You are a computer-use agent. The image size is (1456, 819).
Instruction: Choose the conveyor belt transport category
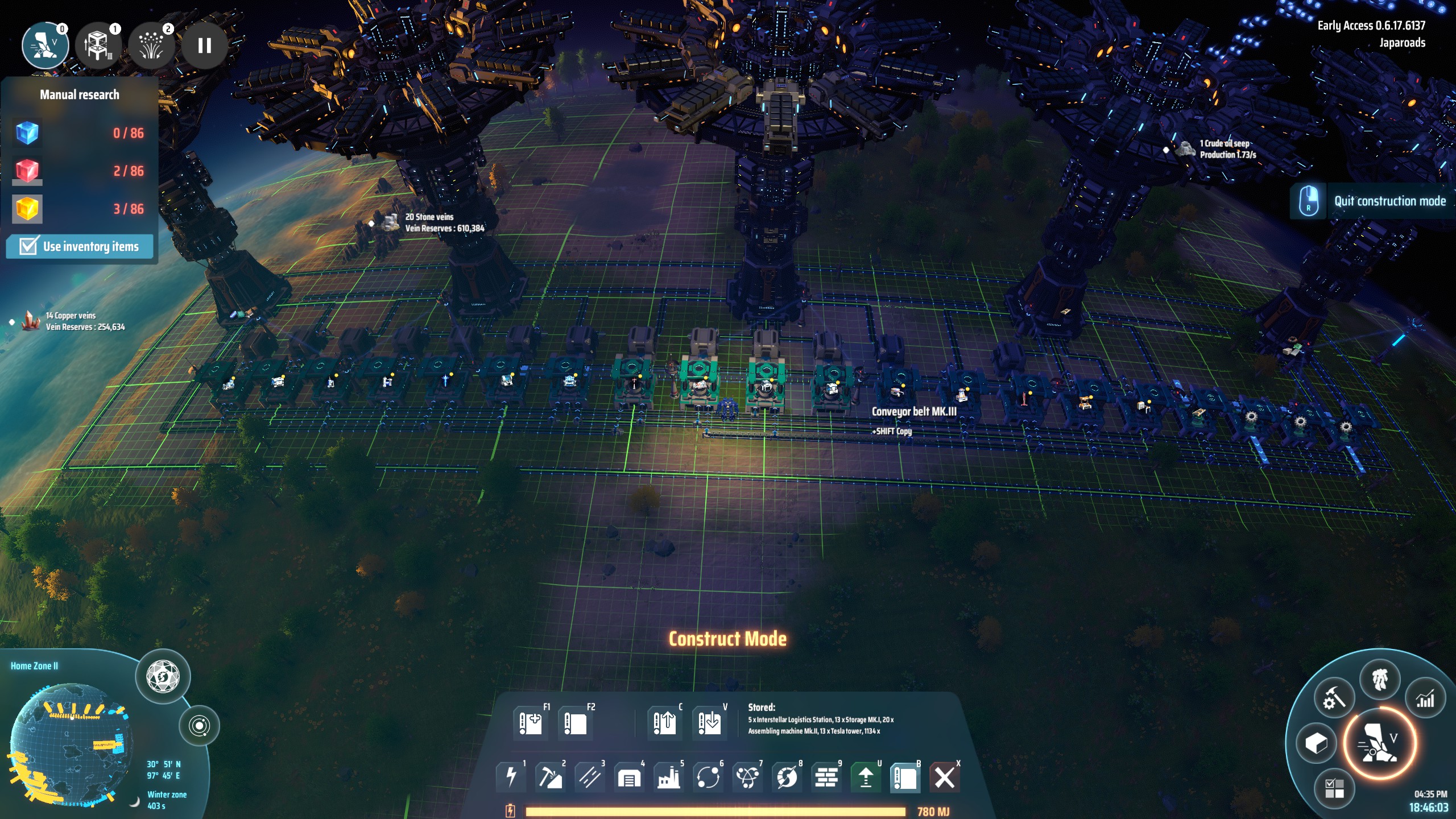[x=589, y=776]
